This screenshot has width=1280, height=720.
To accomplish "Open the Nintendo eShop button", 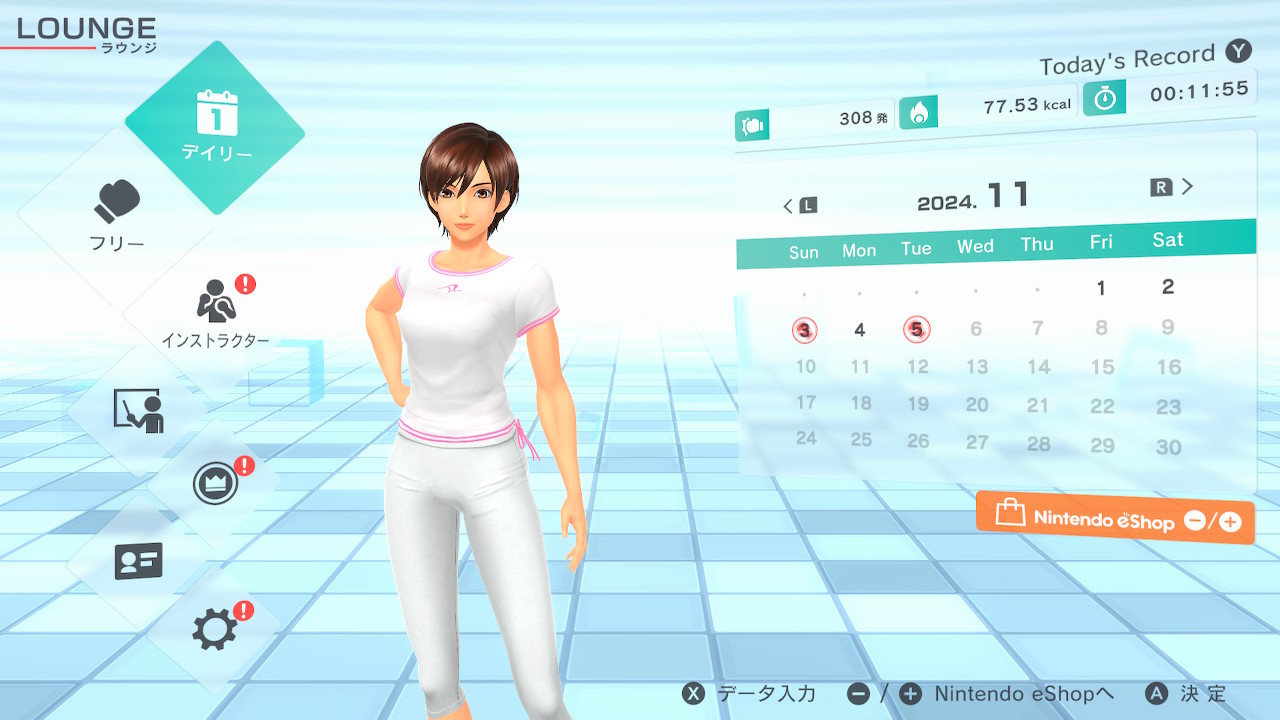I will [x=1115, y=518].
